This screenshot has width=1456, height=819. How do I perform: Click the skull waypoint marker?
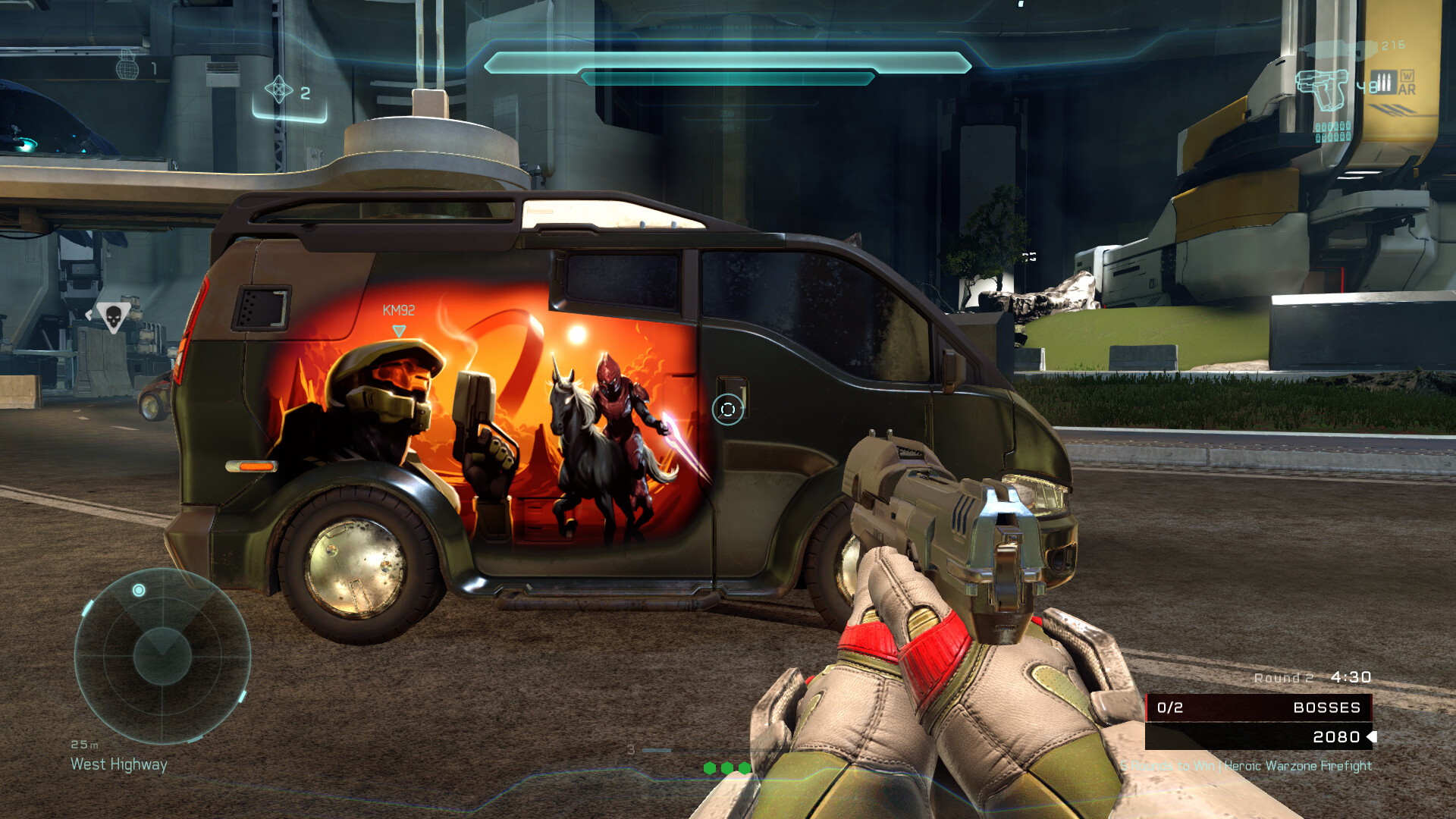[x=113, y=316]
